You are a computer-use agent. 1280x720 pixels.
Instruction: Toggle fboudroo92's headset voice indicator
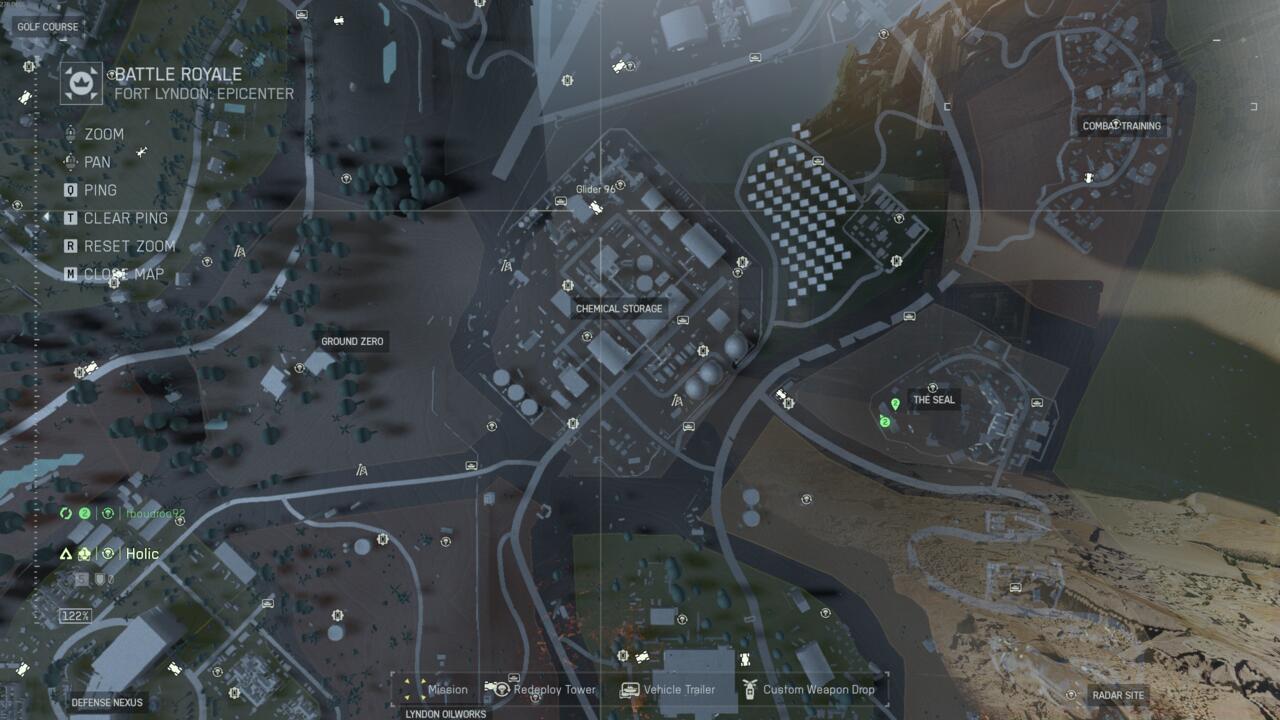pos(108,513)
